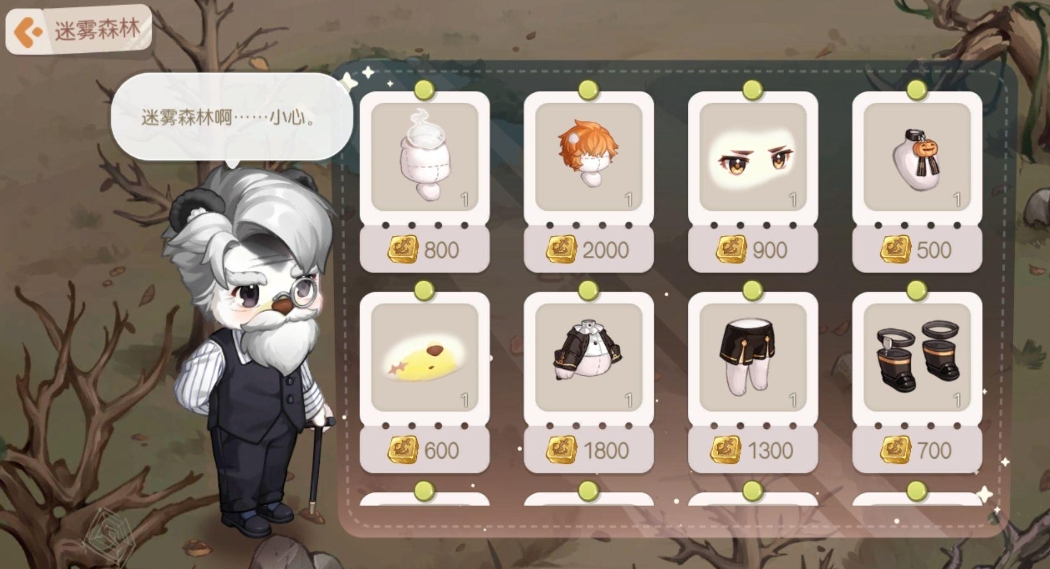
Task: Purchase the jacket for 1800 coins
Action: [588, 450]
